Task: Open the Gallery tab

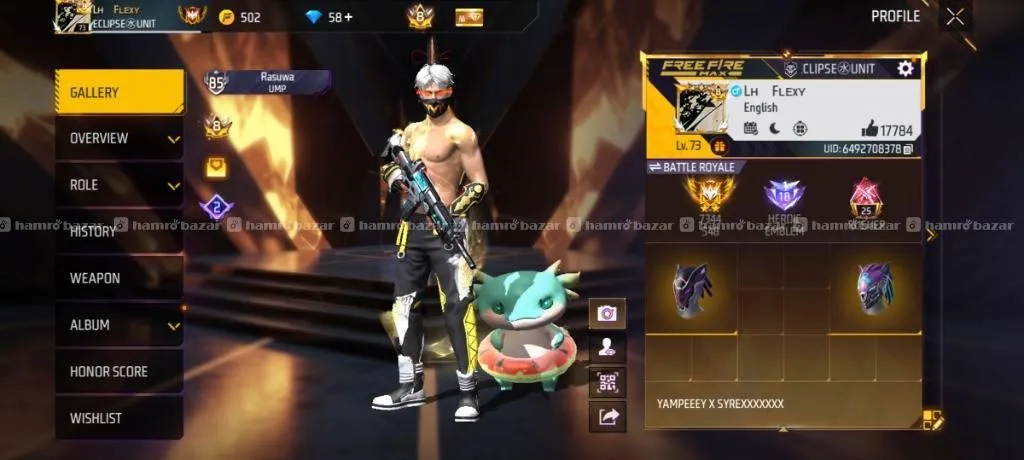Action: coord(119,93)
